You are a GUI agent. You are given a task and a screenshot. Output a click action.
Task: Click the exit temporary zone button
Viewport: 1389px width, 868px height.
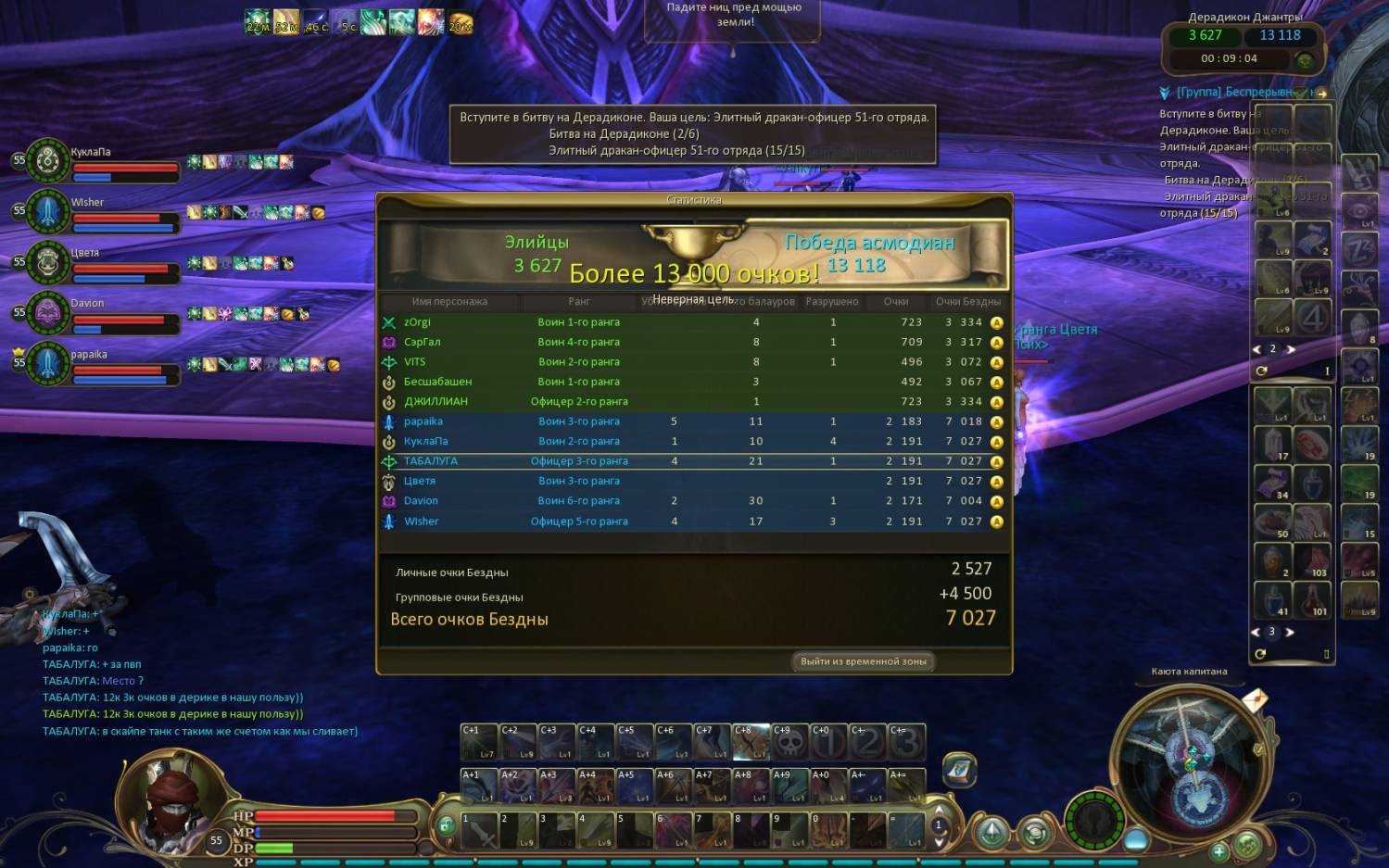[864, 661]
